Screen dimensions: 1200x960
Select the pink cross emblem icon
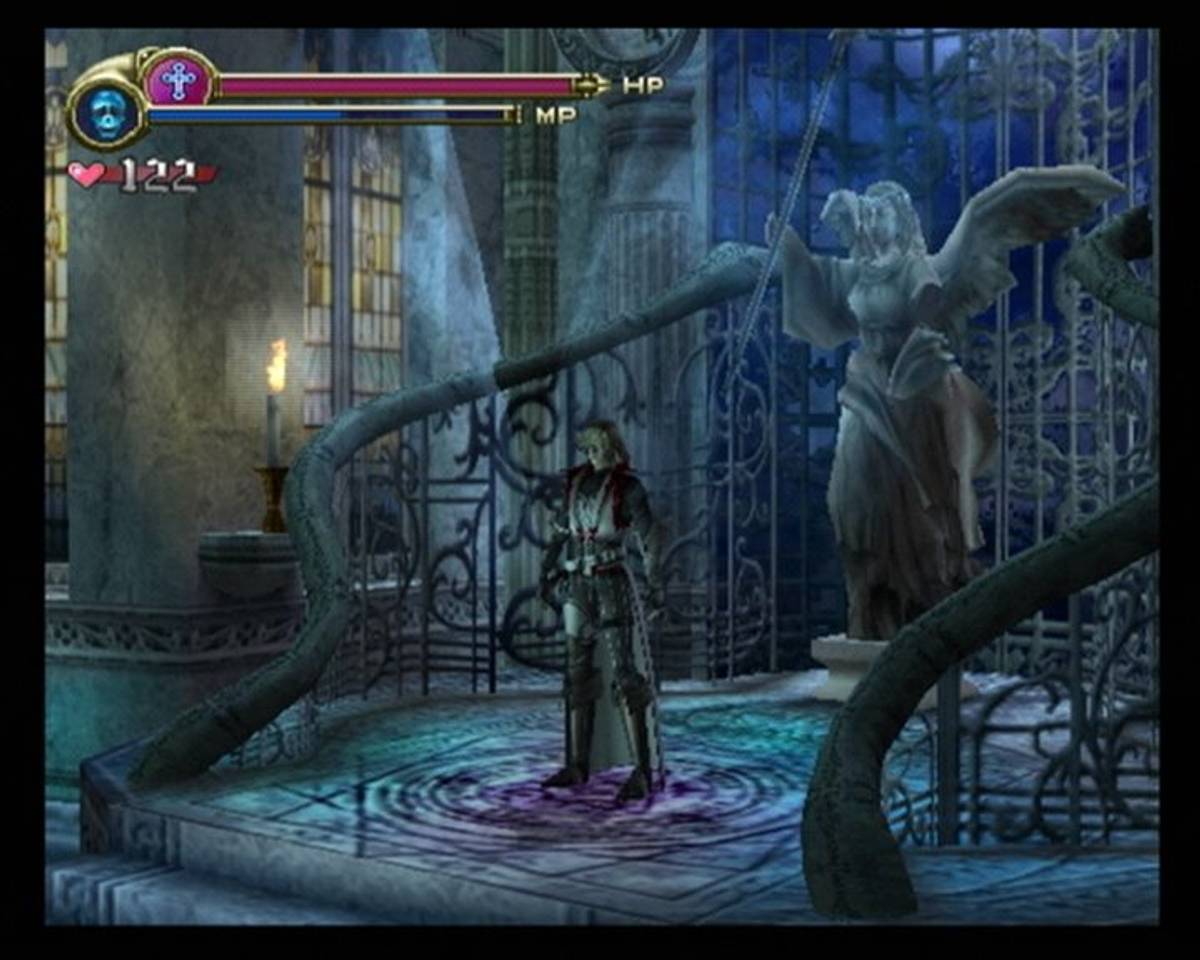coord(179,80)
